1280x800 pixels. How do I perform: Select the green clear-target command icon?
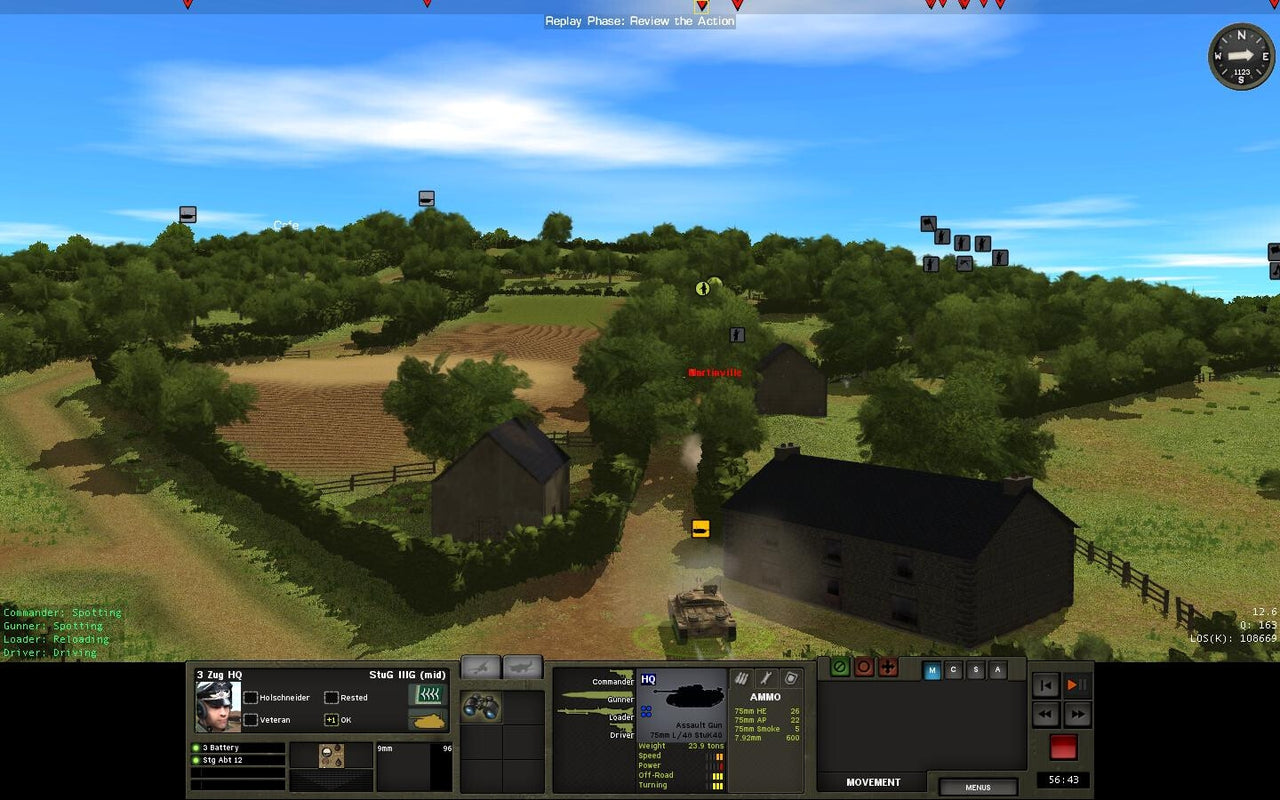click(x=841, y=668)
